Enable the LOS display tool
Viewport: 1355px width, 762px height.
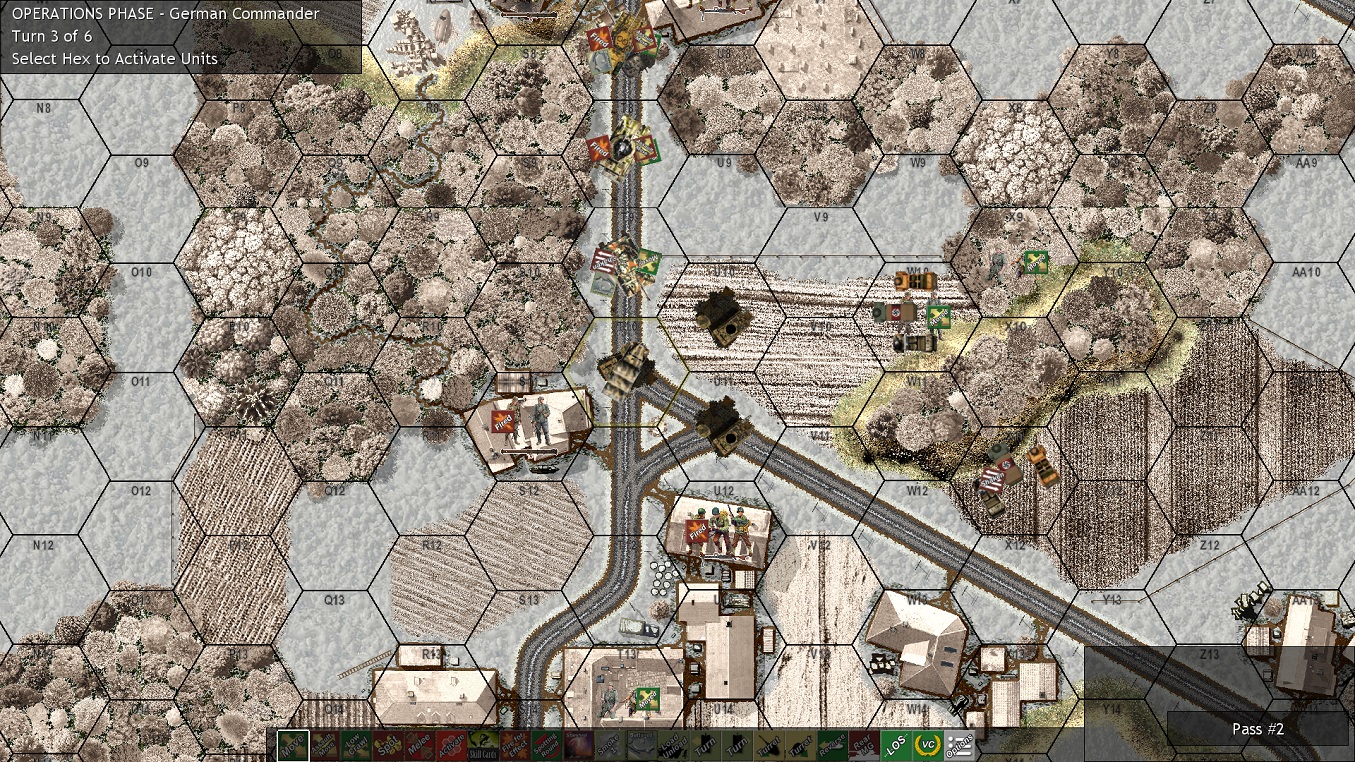(x=896, y=745)
